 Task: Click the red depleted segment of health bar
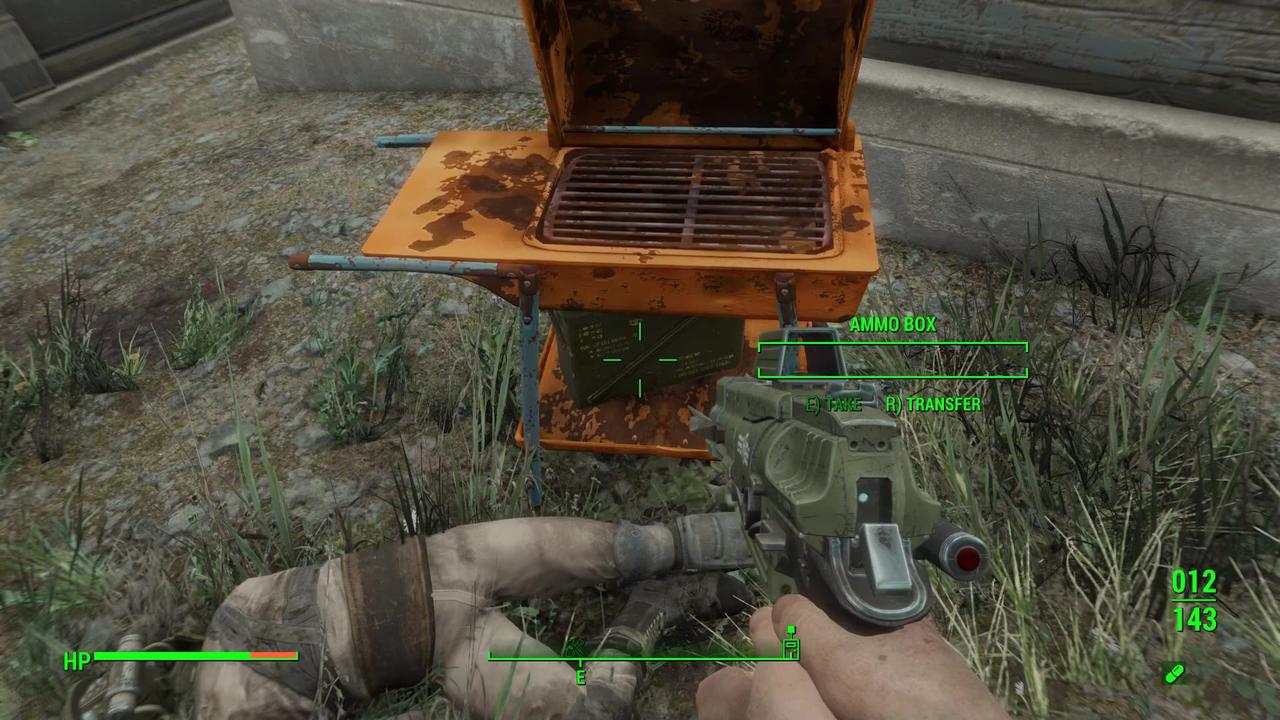[272, 656]
